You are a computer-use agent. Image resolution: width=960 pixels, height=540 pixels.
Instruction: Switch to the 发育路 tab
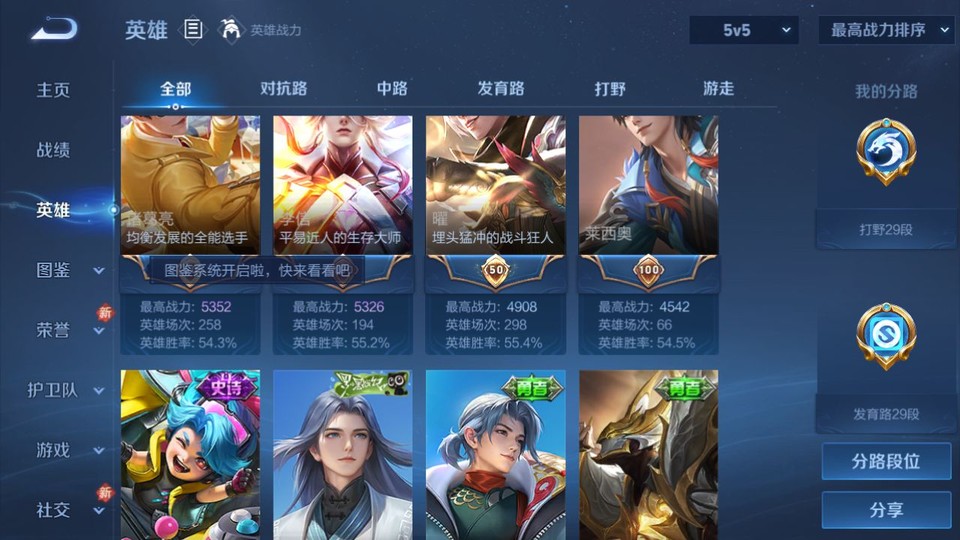pyautogui.click(x=501, y=88)
